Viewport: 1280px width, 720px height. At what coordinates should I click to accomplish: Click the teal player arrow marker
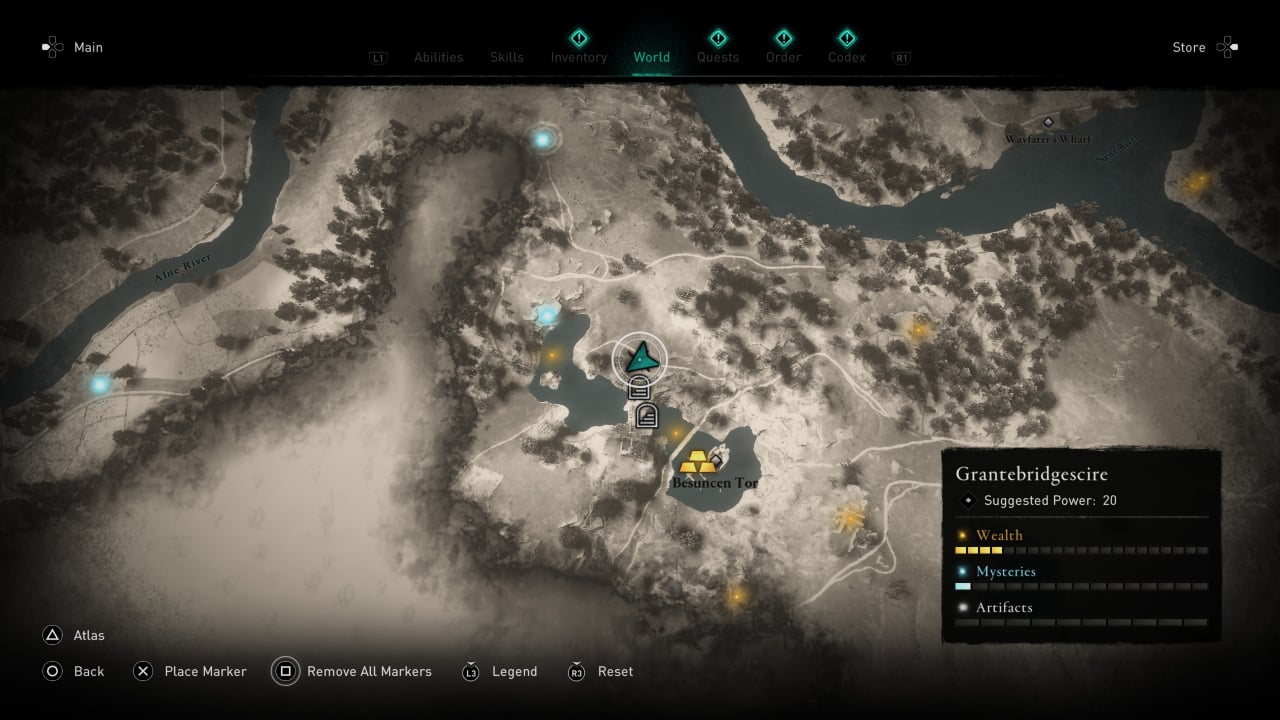click(640, 355)
